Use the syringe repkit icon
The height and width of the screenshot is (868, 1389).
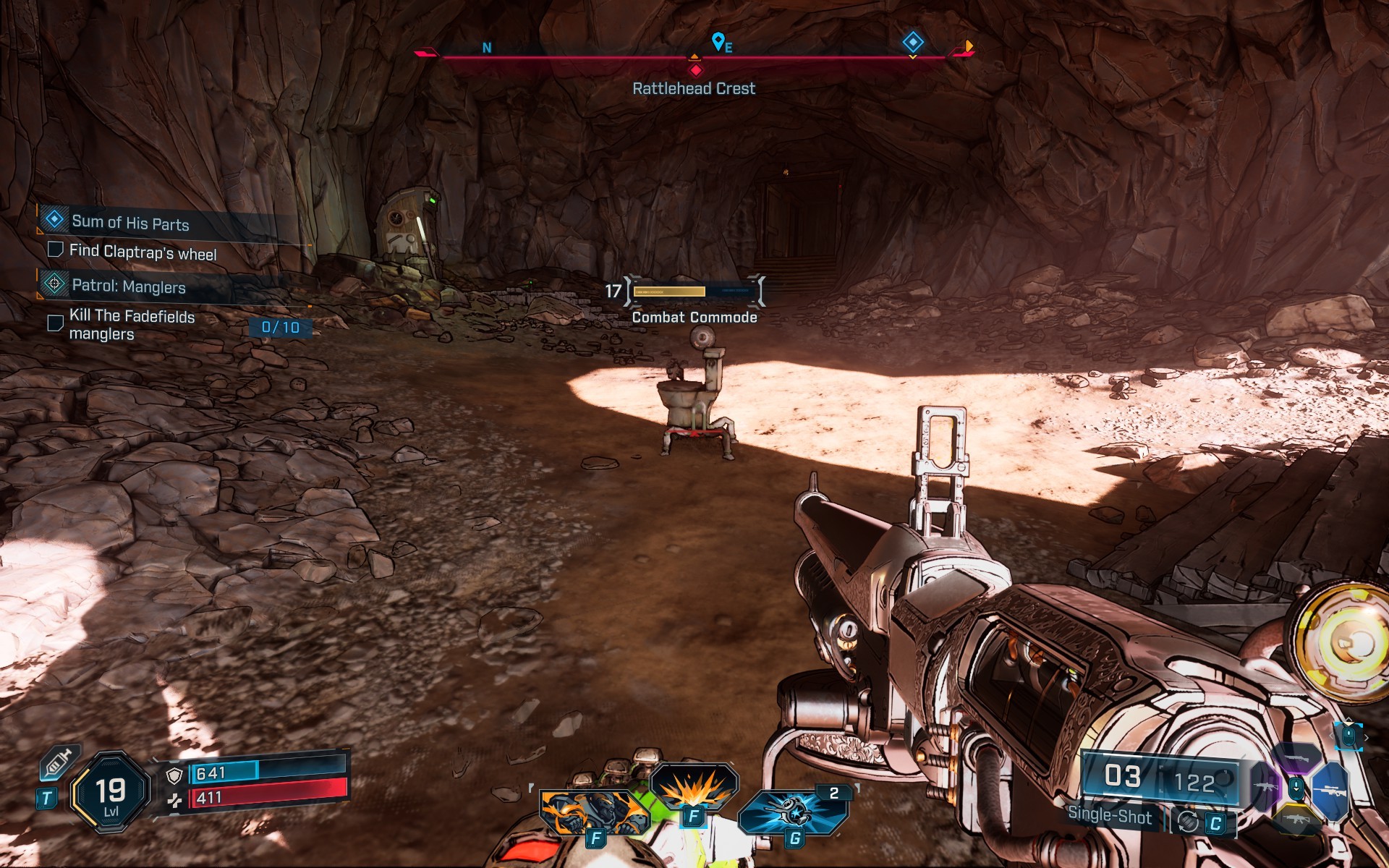point(57,764)
